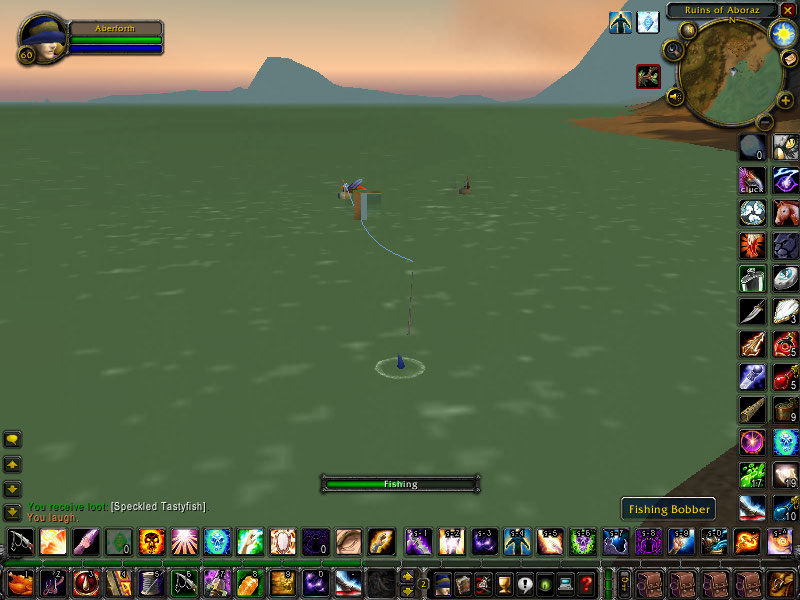Screen dimensions: 800x600
Task: Open the quest log goblet button
Action: [x=504, y=583]
